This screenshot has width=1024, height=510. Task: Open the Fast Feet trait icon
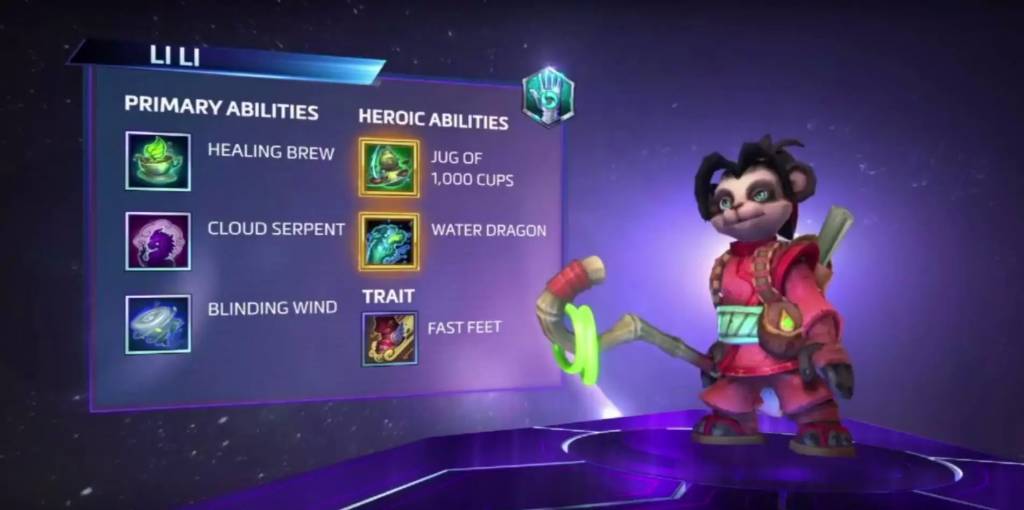pos(389,338)
